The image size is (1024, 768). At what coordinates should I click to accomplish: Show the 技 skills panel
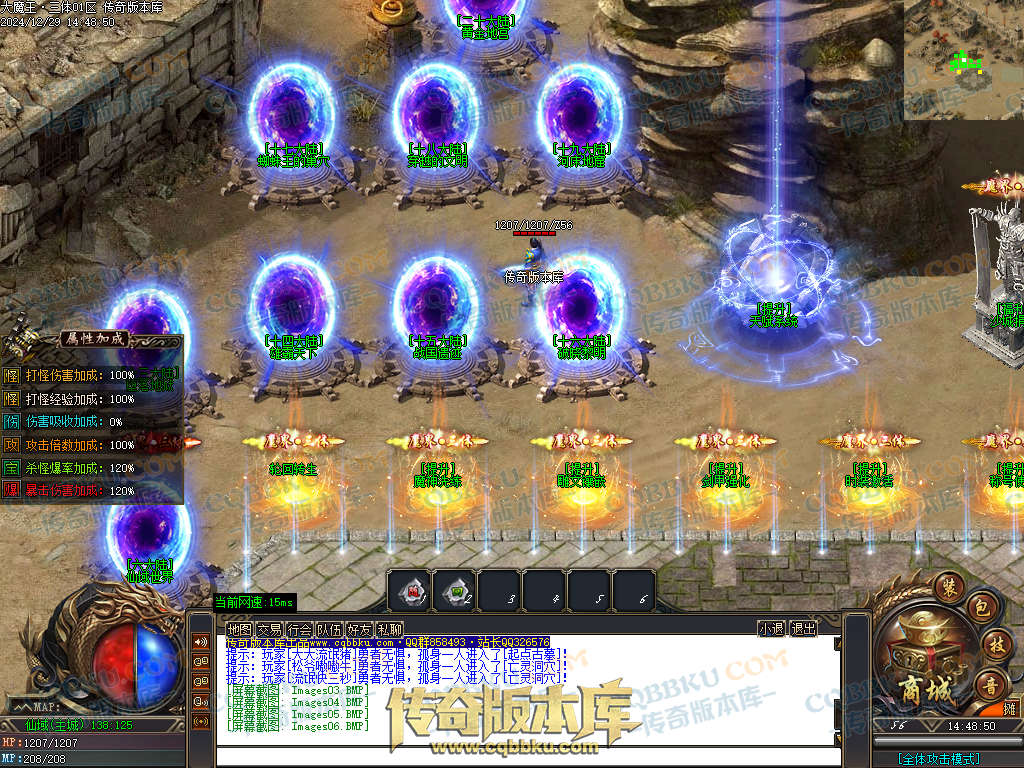coord(994,645)
